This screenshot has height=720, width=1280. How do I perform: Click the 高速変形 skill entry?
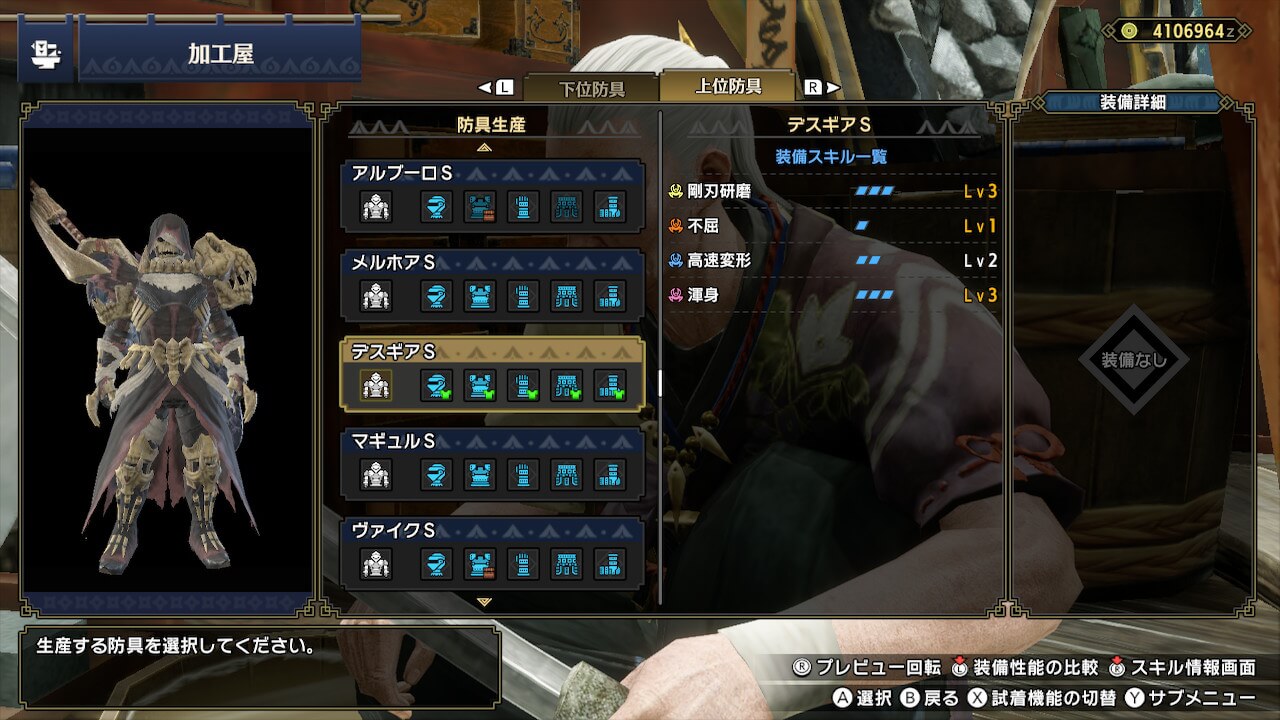pyautogui.click(x=832, y=261)
